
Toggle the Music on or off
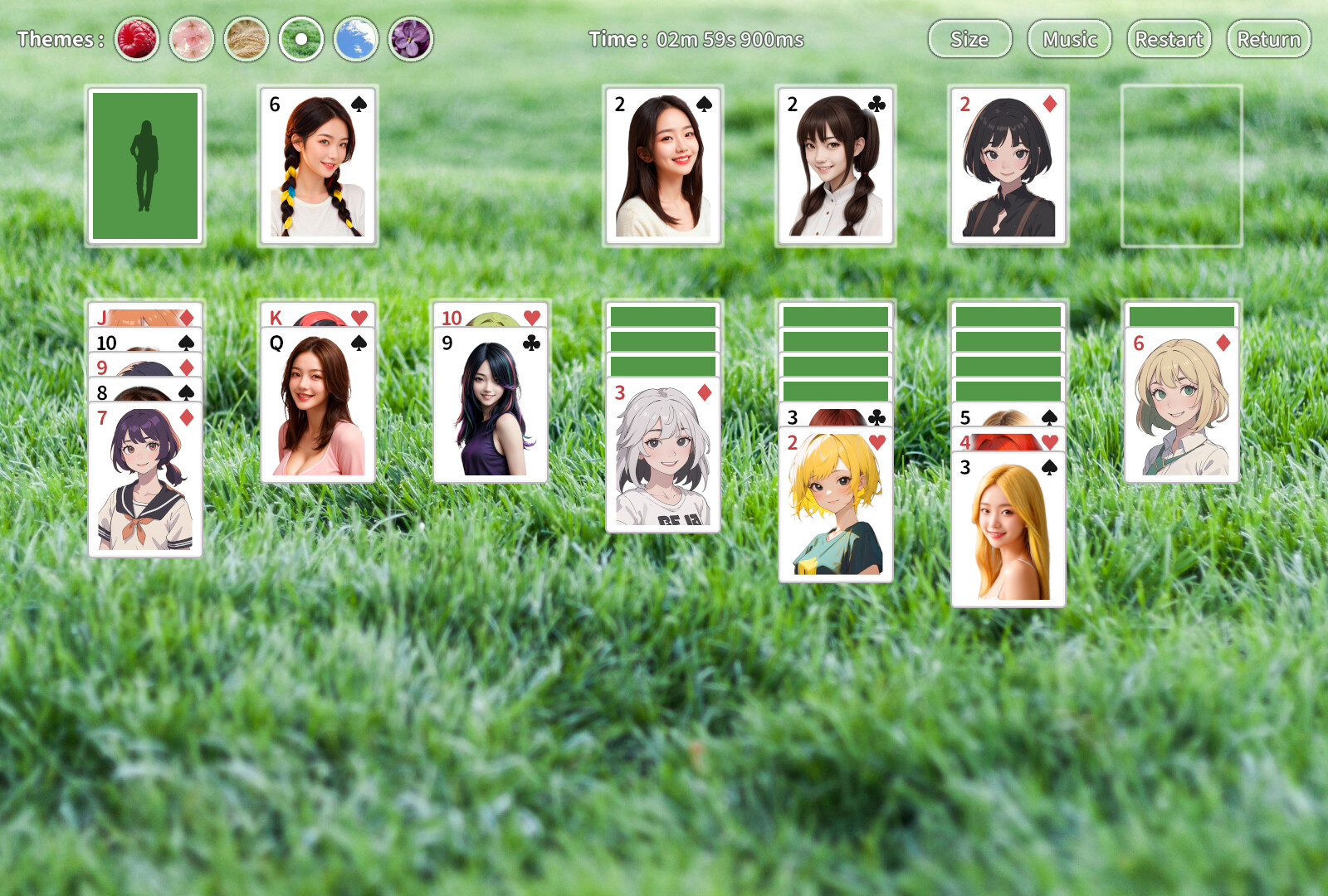click(1069, 39)
